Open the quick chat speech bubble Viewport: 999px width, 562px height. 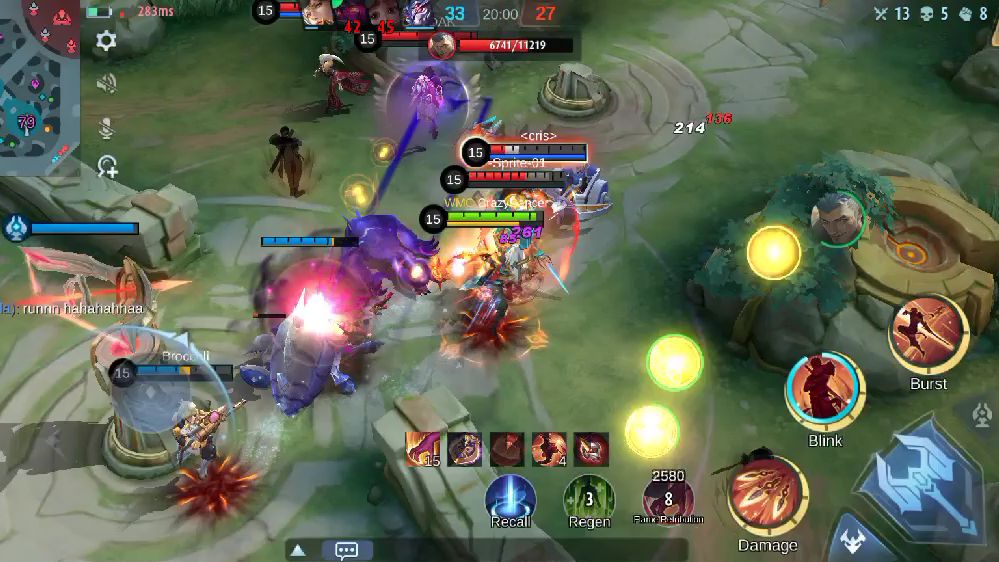[x=347, y=550]
